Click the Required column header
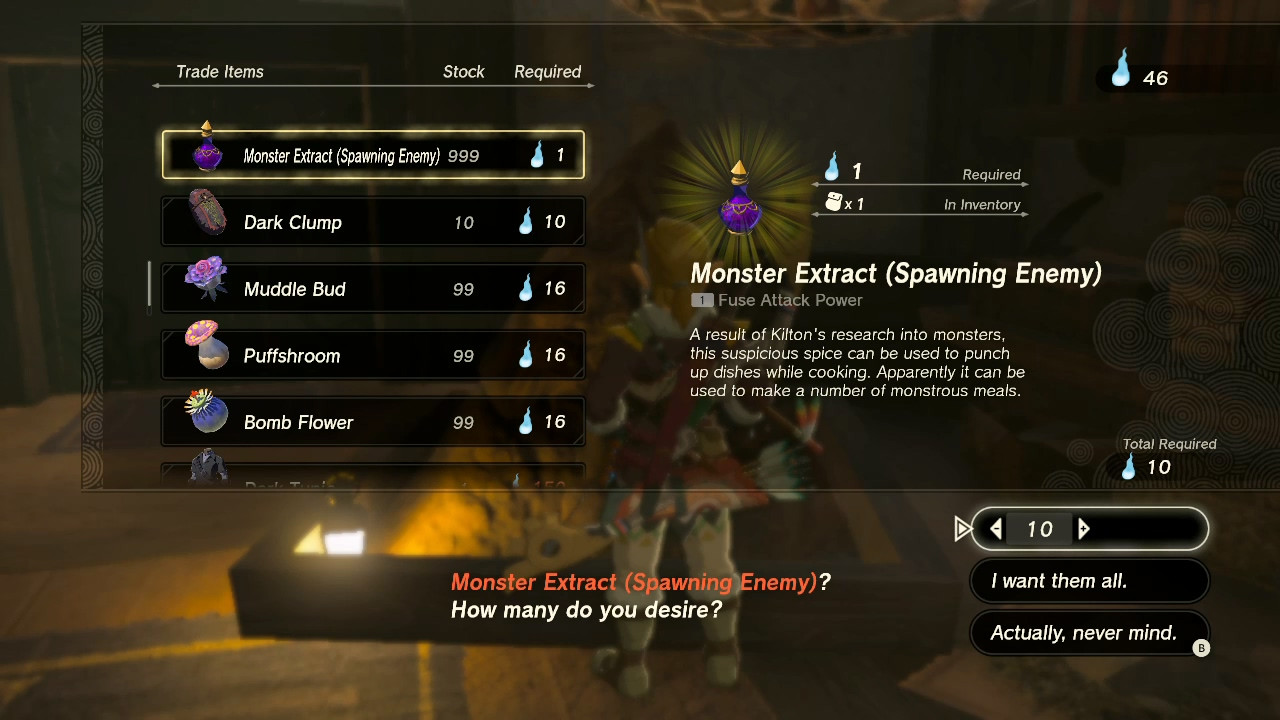Viewport: 1280px width, 720px height. pyautogui.click(x=548, y=71)
